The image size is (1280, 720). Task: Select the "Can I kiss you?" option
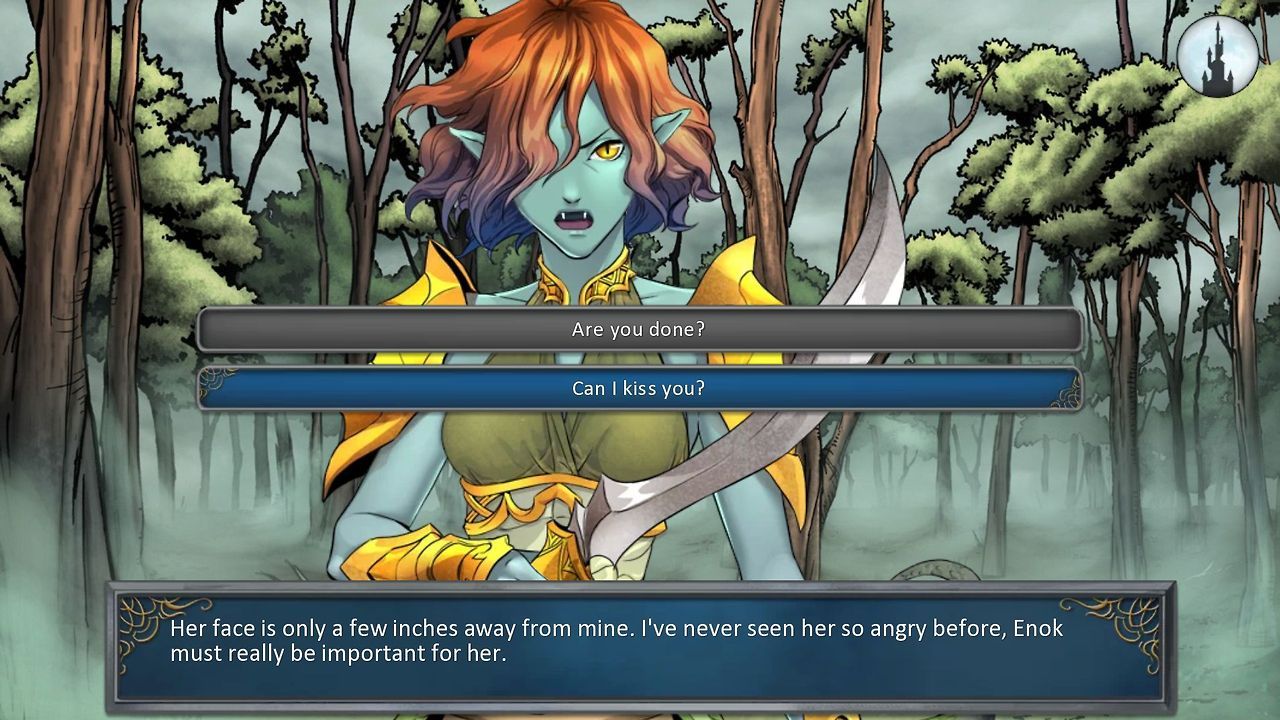coord(639,388)
